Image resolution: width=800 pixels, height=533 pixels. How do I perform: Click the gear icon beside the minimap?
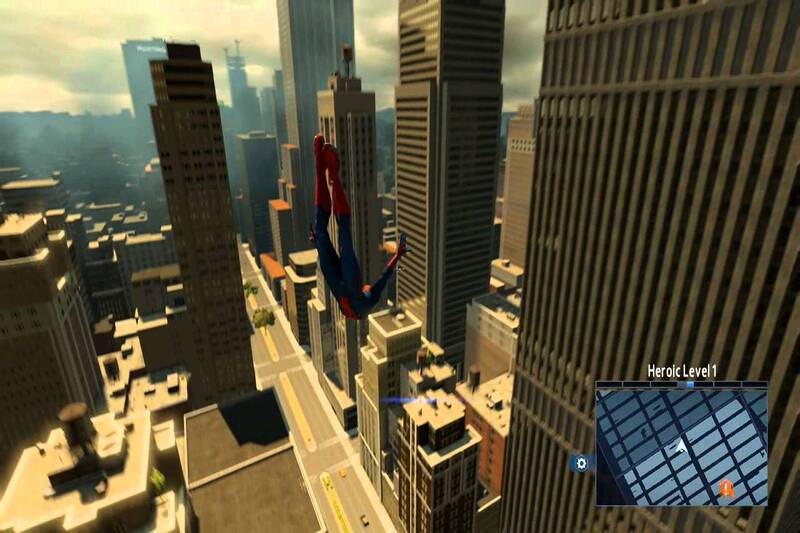click(581, 463)
